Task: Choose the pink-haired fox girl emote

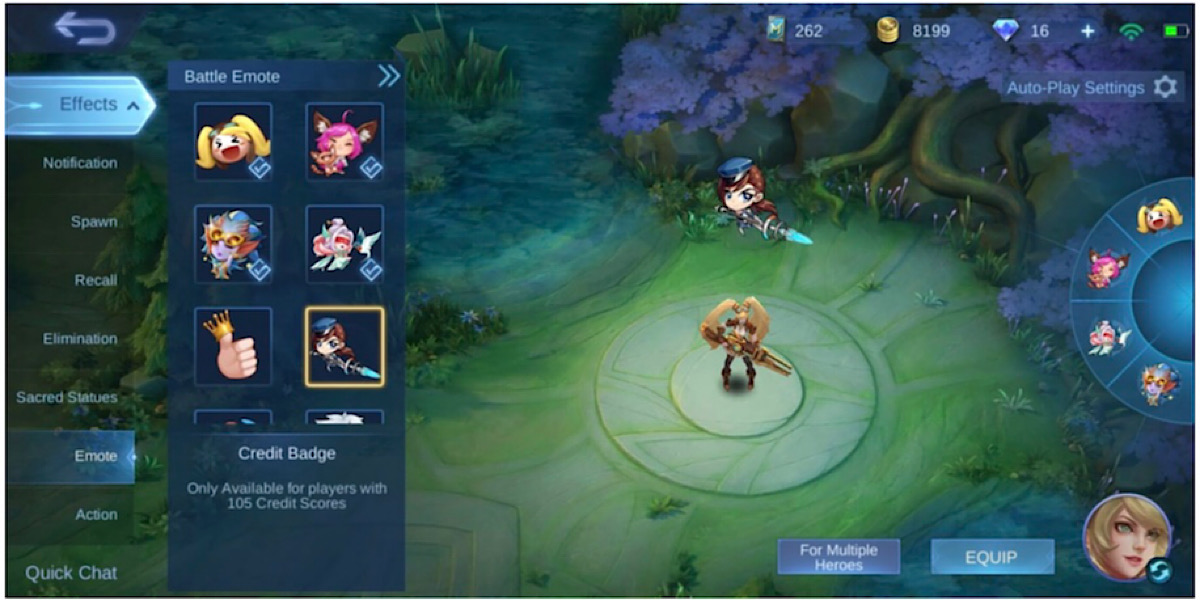Action: 344,142
